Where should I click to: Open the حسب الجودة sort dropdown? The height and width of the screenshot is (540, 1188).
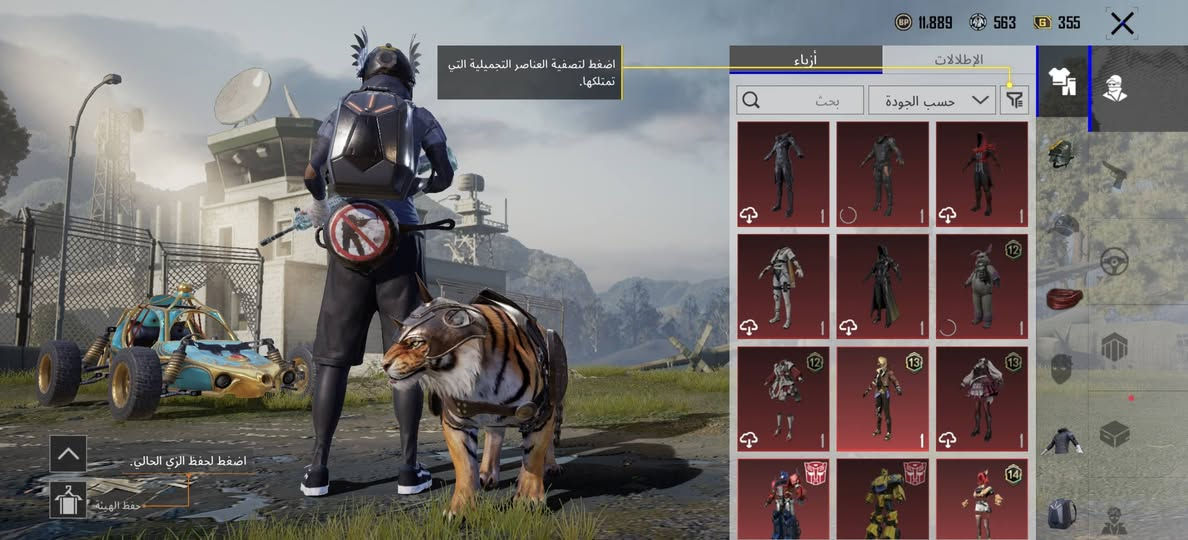click(932, 100)
